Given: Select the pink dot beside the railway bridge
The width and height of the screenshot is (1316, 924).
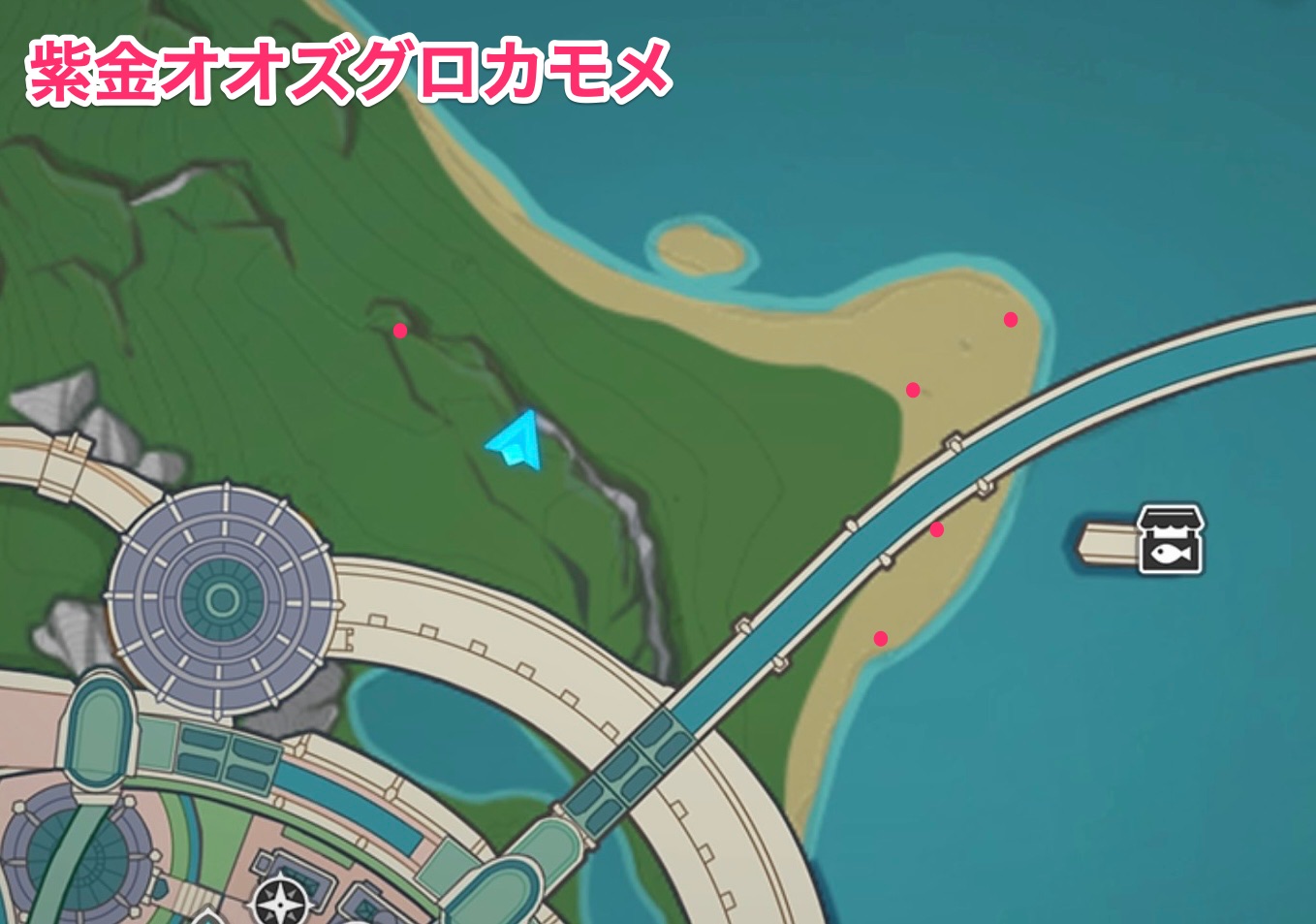Looking at the screenshot, I should click(x=937, y=529).
